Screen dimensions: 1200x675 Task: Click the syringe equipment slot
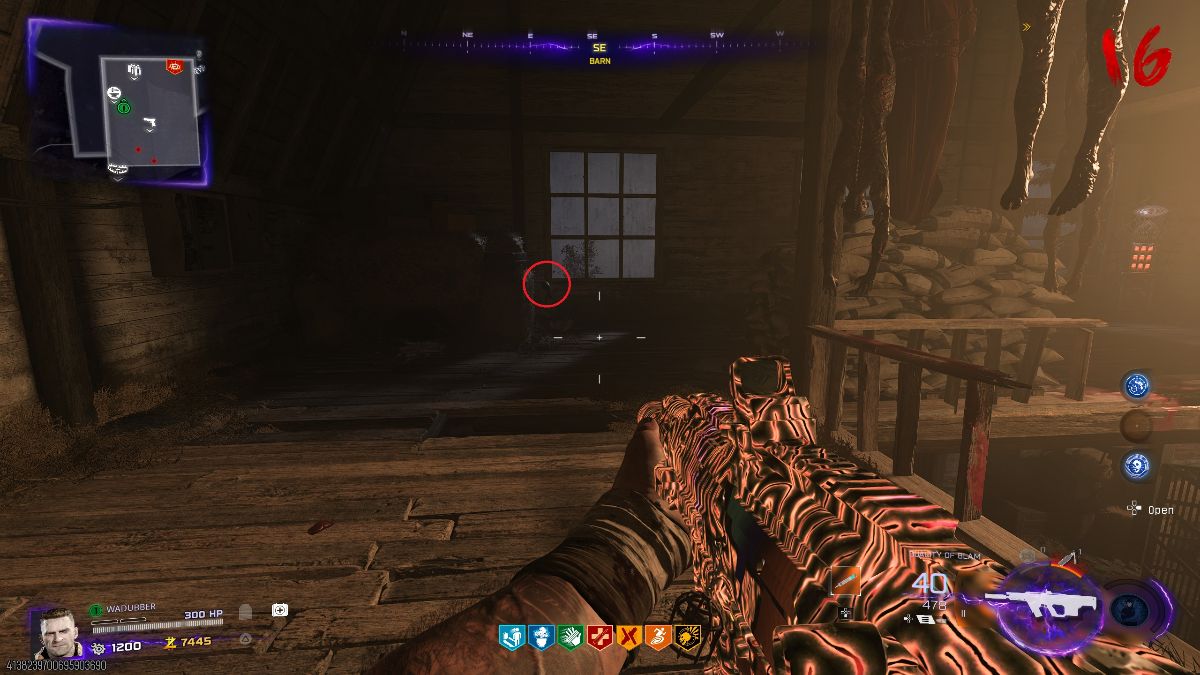(846, 582)
